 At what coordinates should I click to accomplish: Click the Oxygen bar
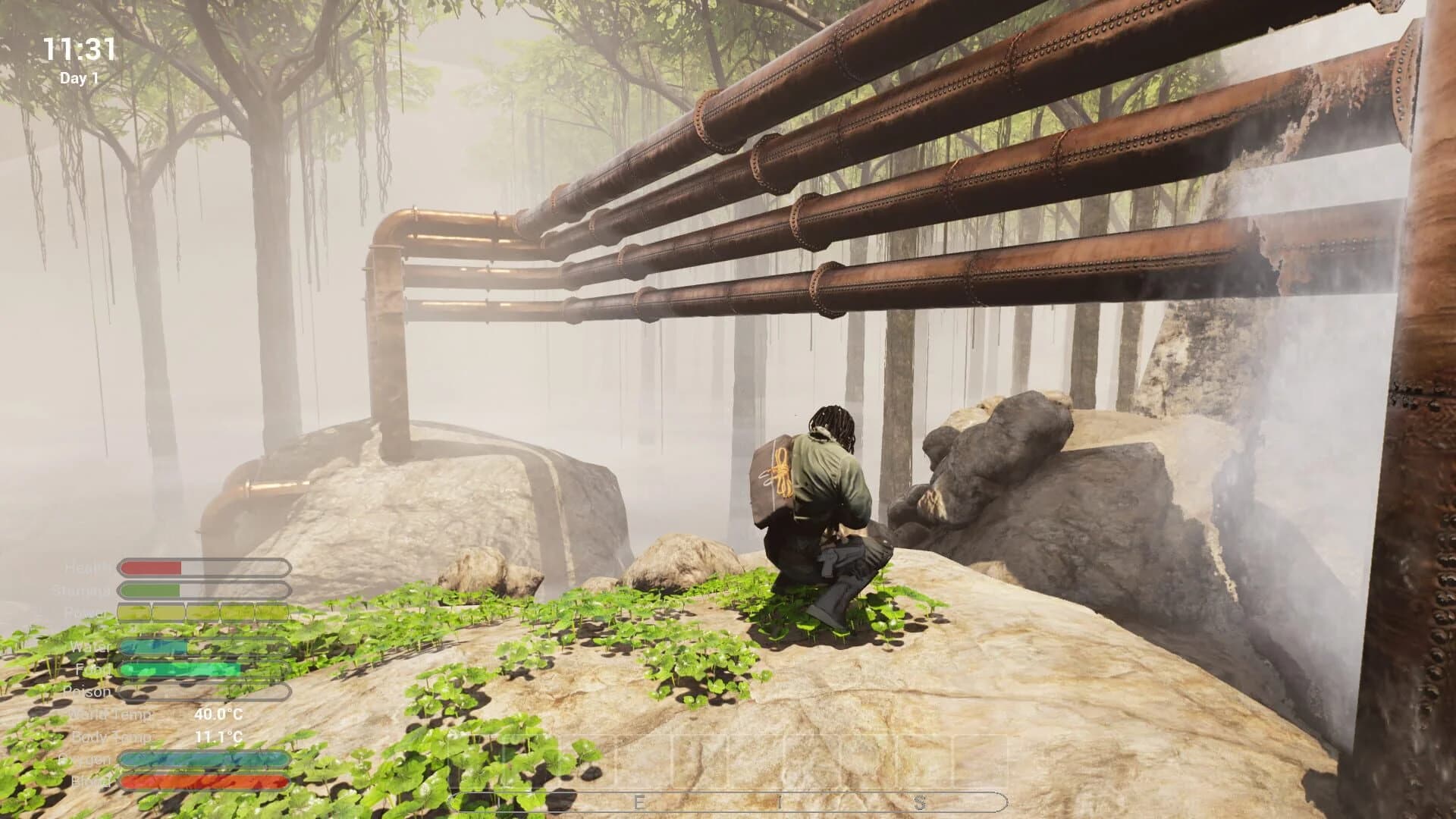(x=205, y=759)
